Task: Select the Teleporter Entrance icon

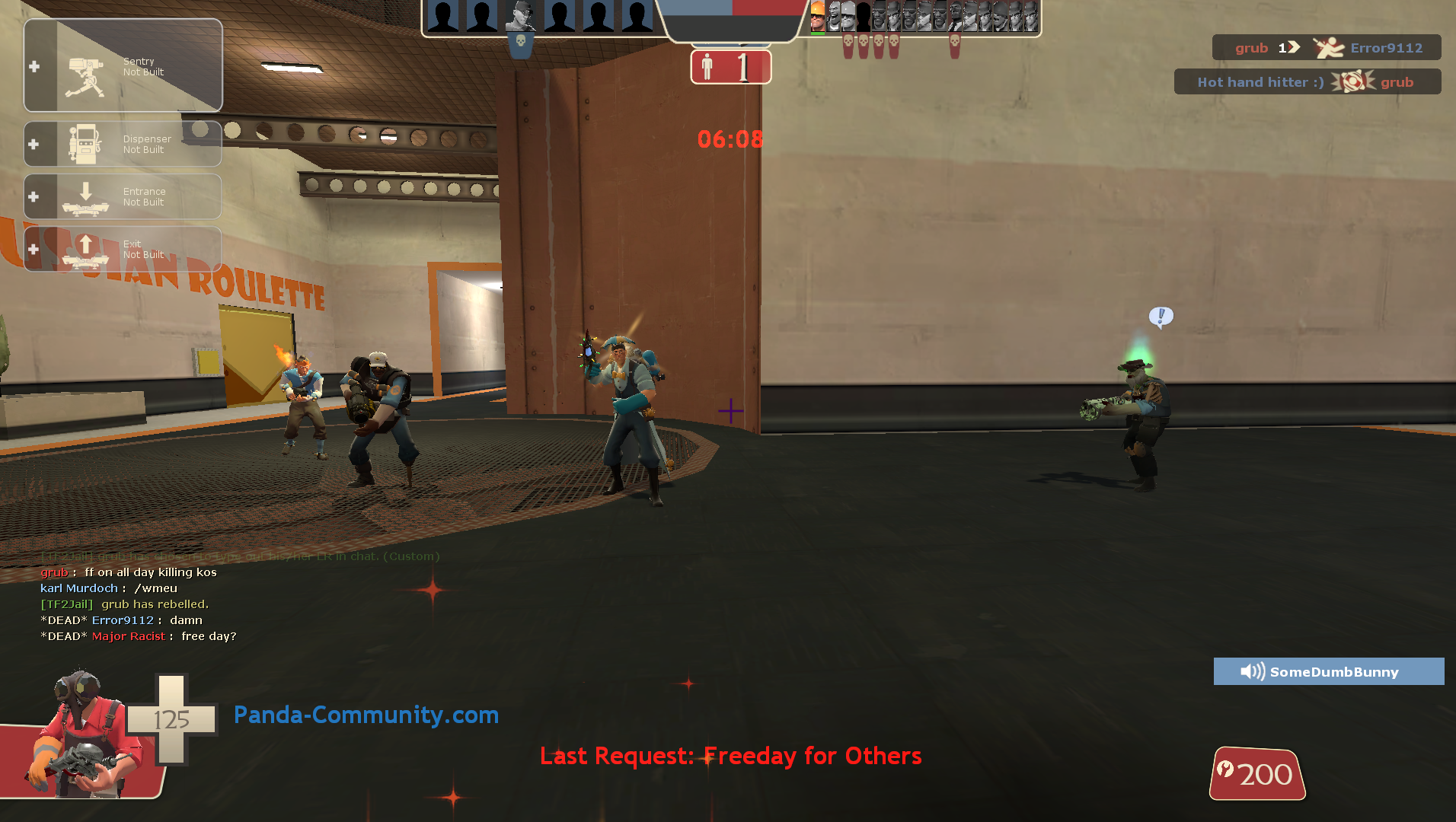Action: pos(86,196)
